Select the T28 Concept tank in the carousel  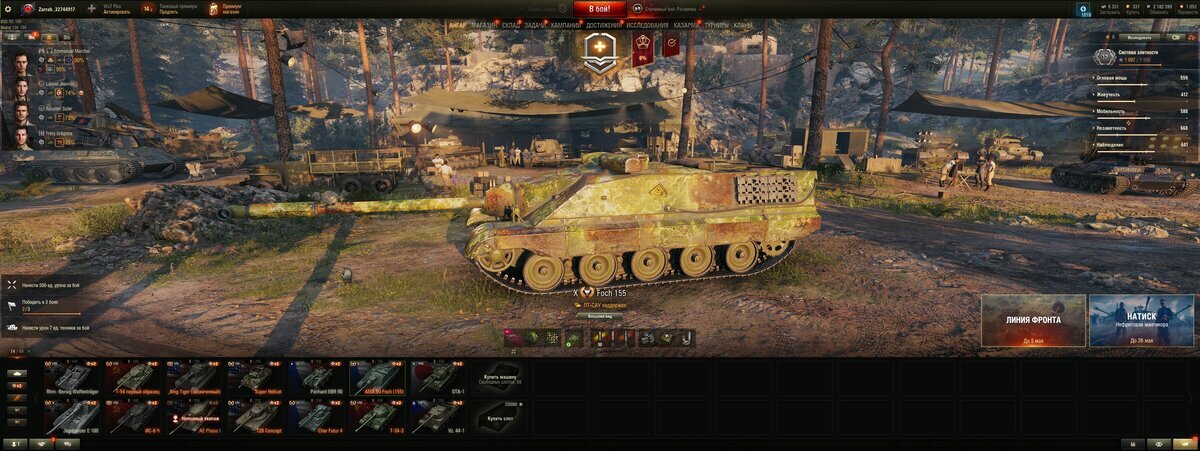tap(256, 416)
